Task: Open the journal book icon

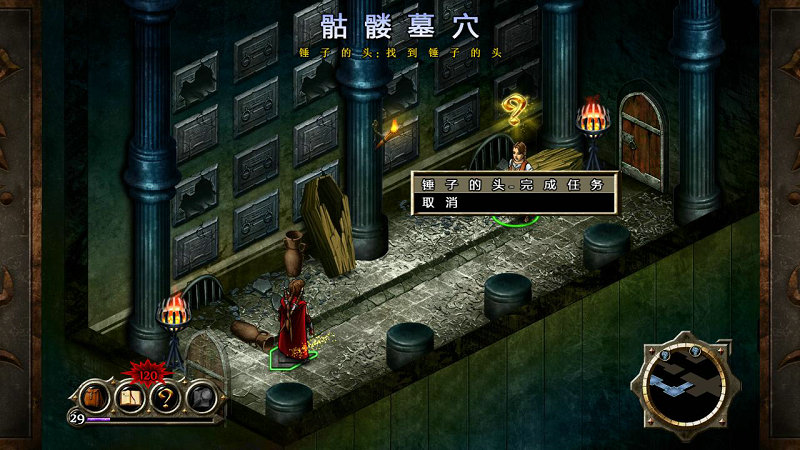Action: 131,398
